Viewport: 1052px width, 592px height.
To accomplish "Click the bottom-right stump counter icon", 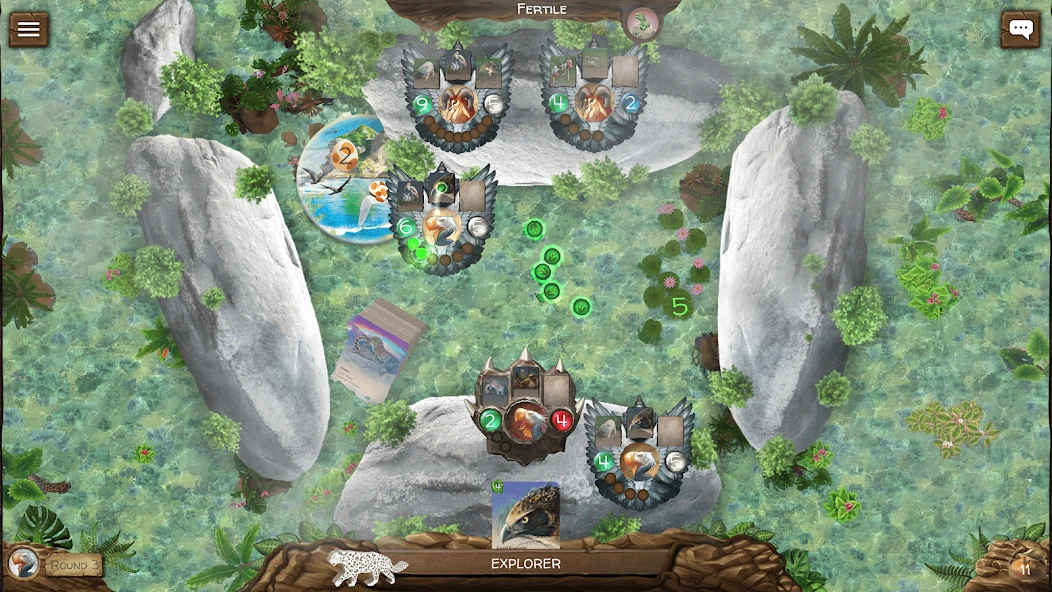I will pyautogui.click(x=1022, y=568).
